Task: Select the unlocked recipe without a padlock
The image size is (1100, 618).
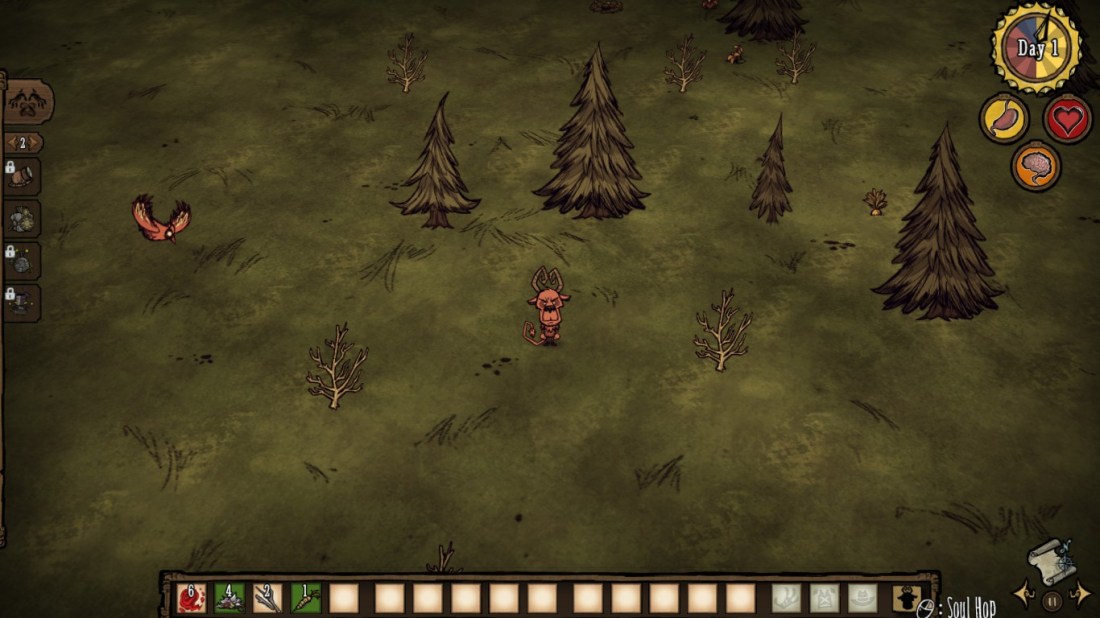Action: pyautogui.click(x=22, y=218)
